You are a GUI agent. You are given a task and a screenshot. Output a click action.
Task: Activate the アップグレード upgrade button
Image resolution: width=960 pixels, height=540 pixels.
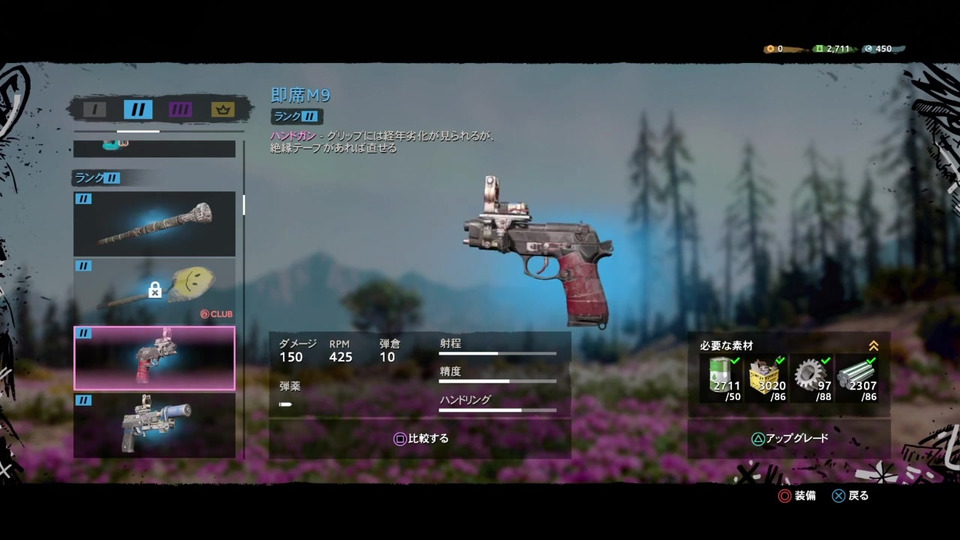(x=789, y=438)
